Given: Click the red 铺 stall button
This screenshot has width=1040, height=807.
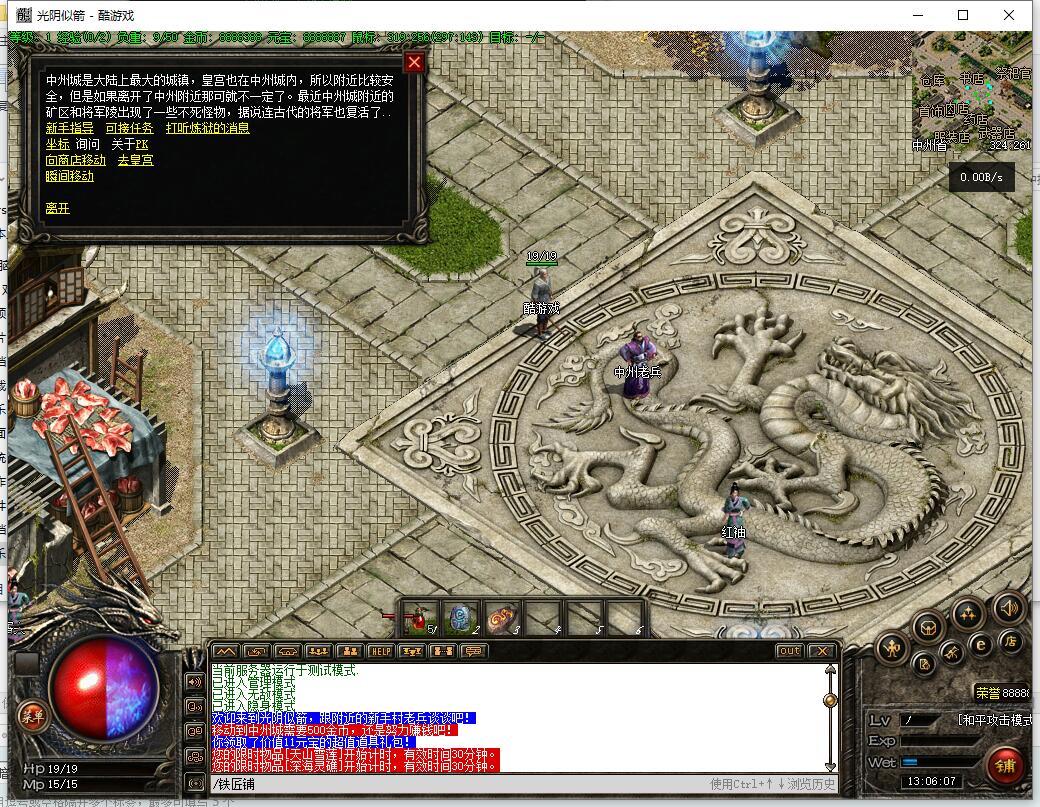Looking at the screenshot, I should 1005,766.
